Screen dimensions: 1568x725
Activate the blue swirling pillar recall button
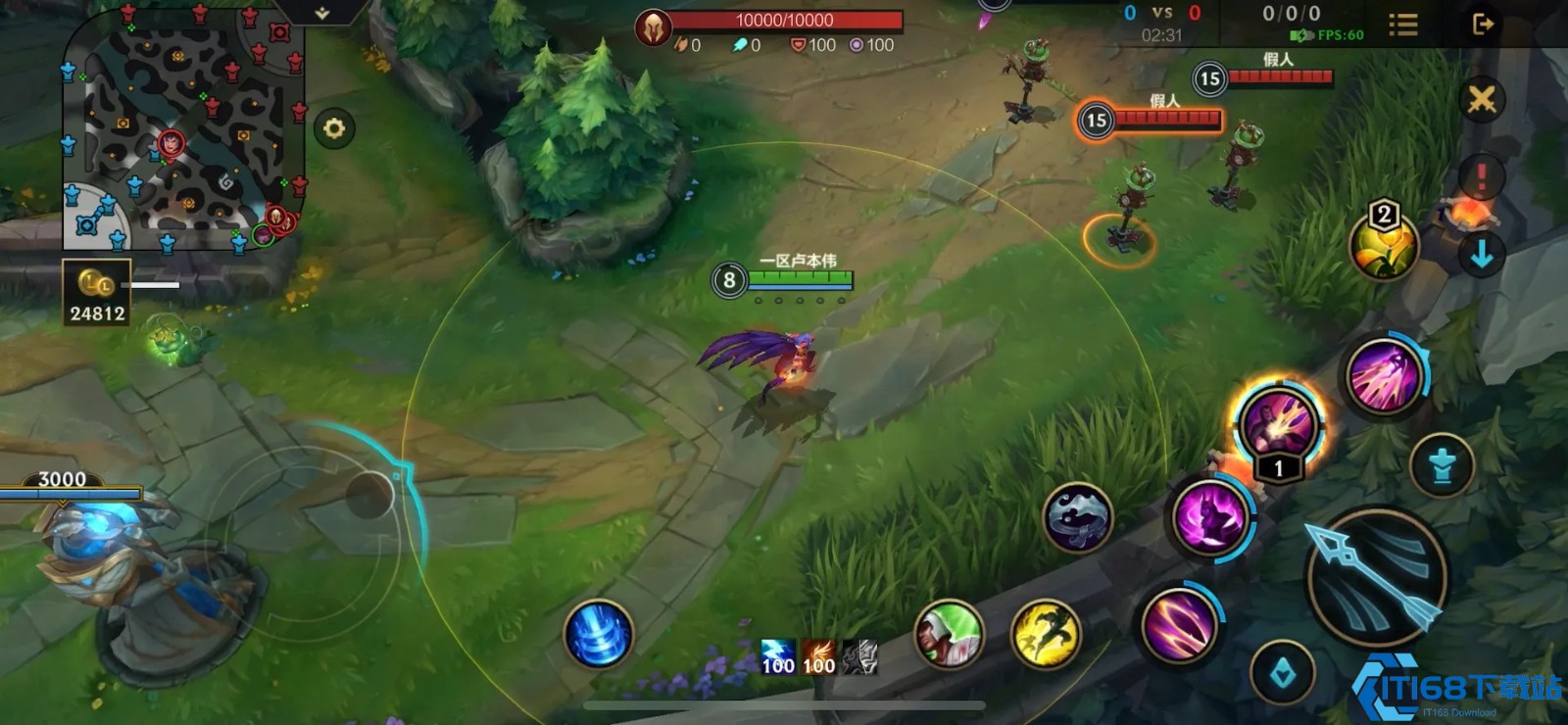pos(599,634)
